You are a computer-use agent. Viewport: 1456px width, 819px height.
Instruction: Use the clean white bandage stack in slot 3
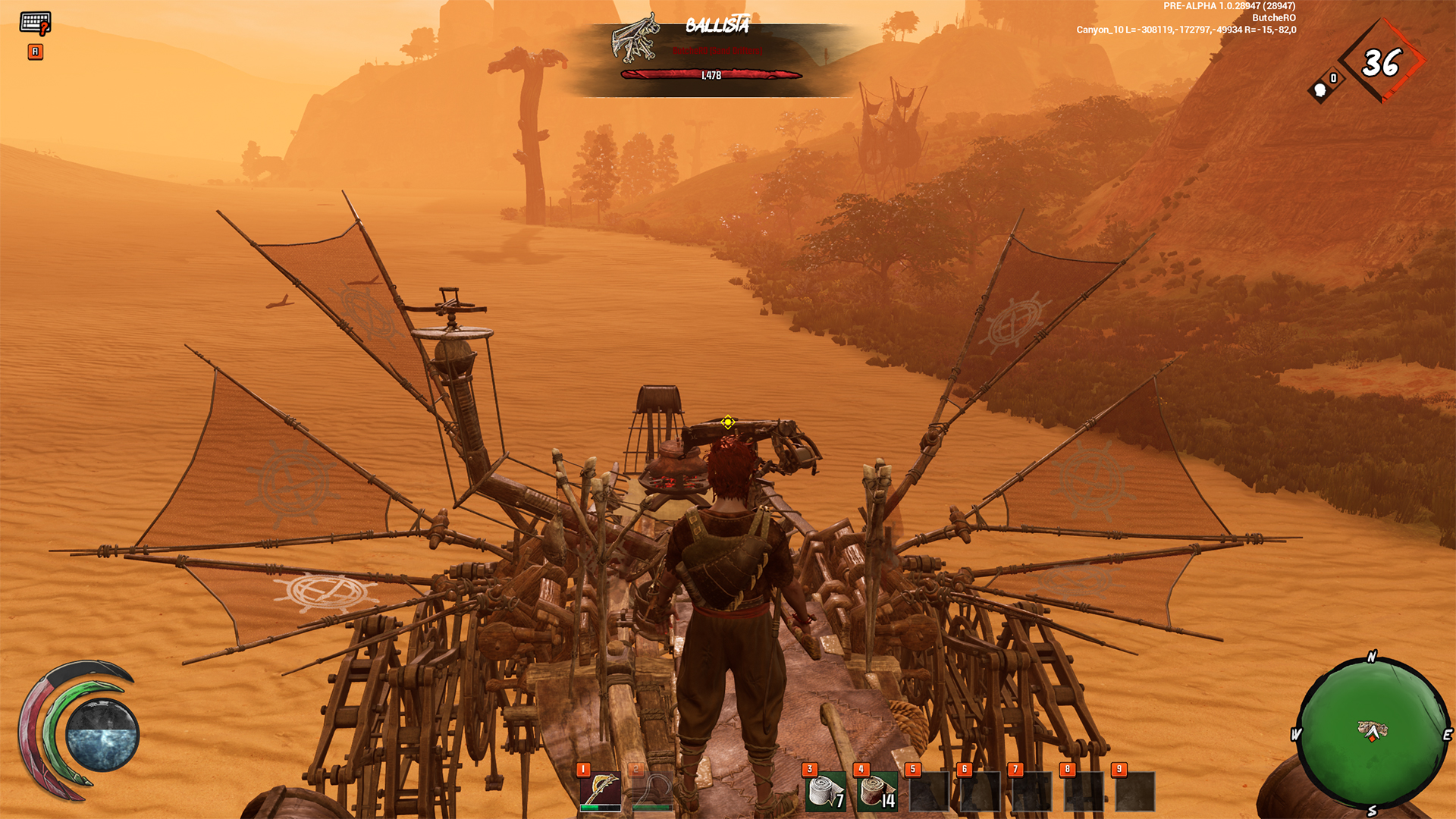coord(826,791)
